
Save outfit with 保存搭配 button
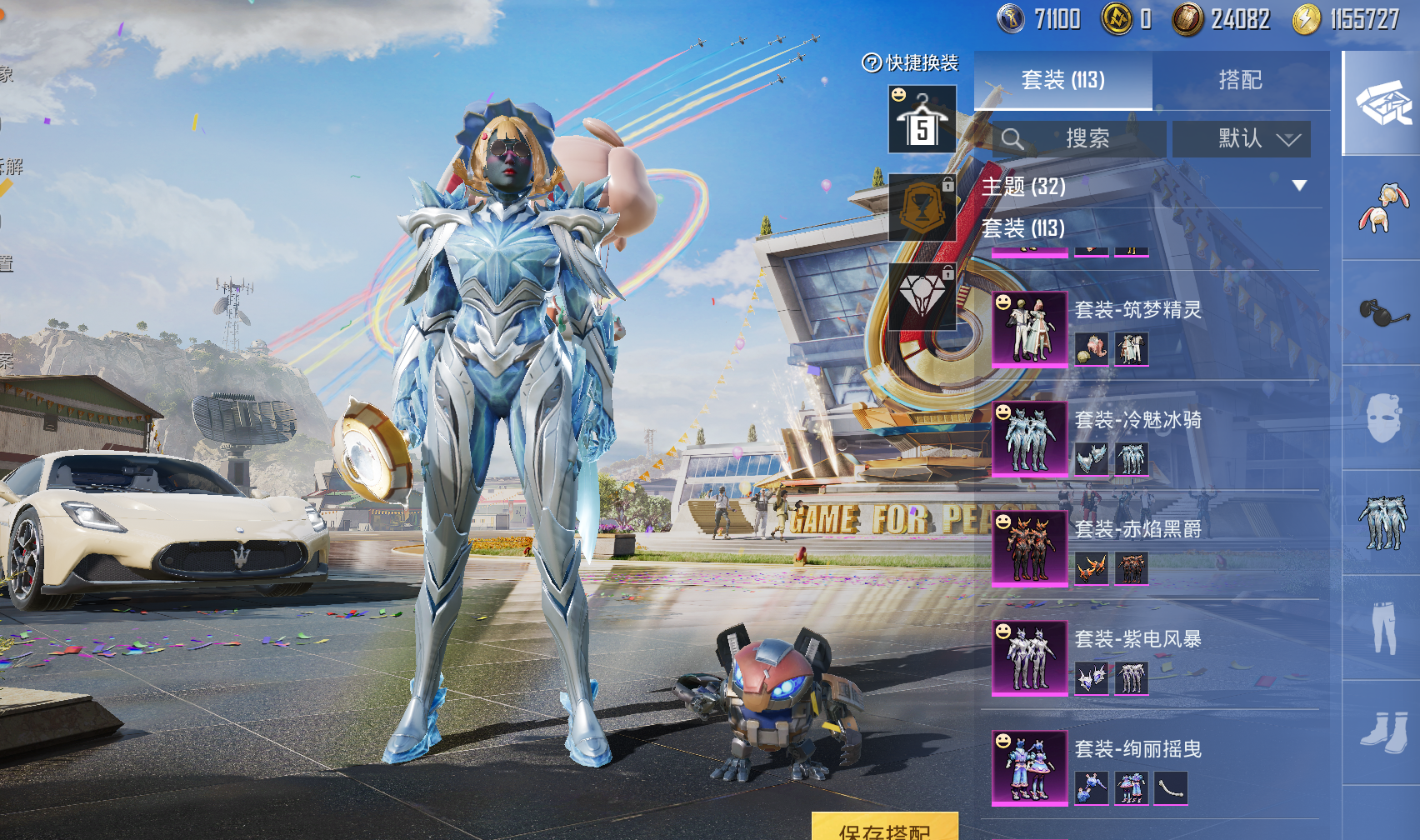[885, 828]
